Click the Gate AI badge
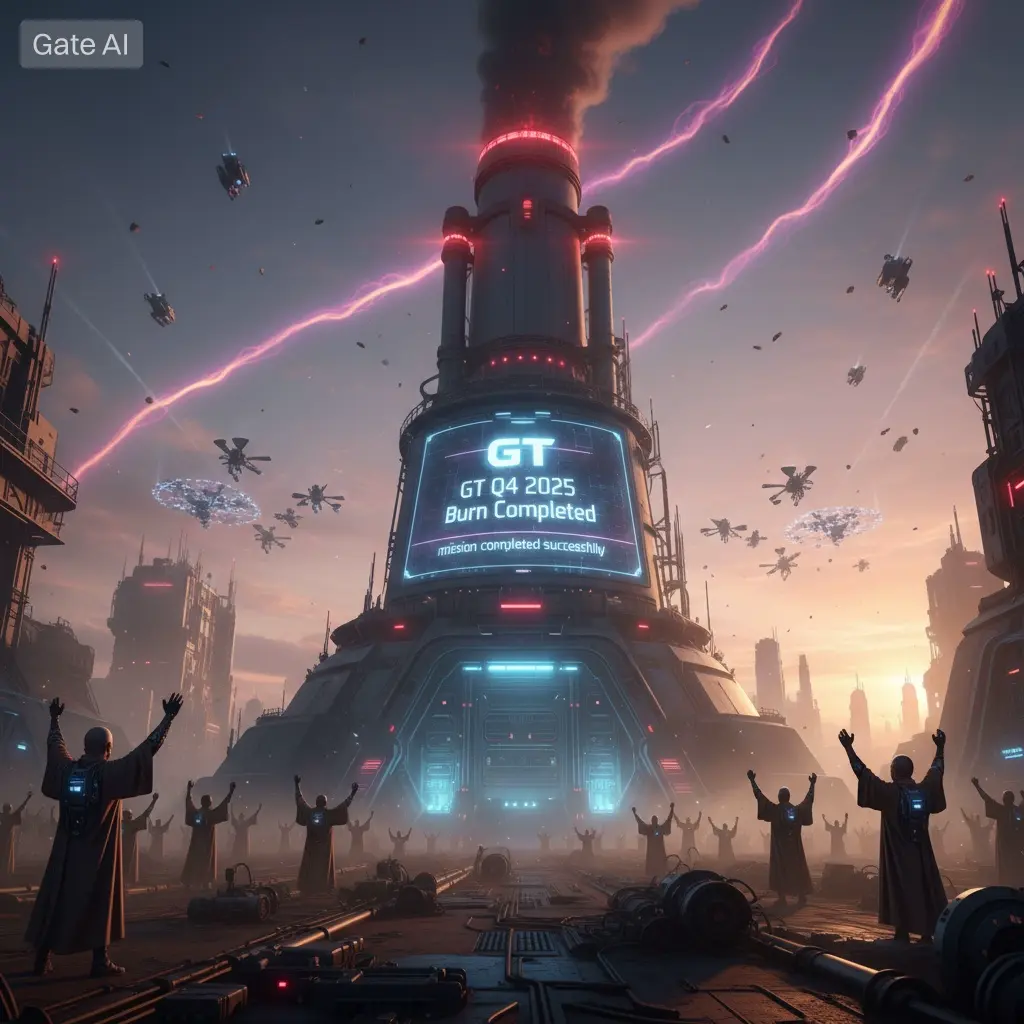1024x1024 pixels. coord(81,44)
